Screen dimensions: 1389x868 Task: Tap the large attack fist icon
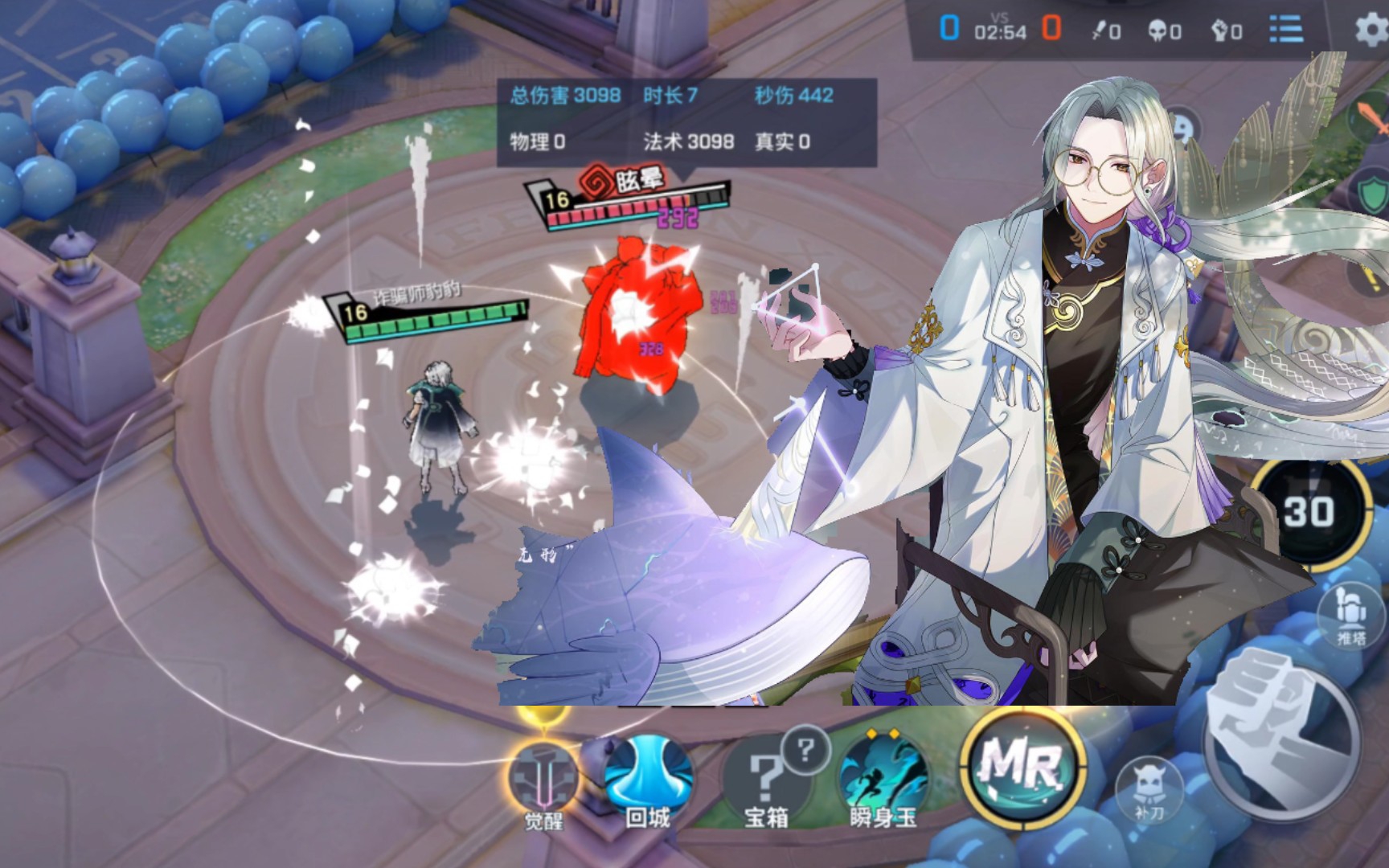pos(1280,746)
